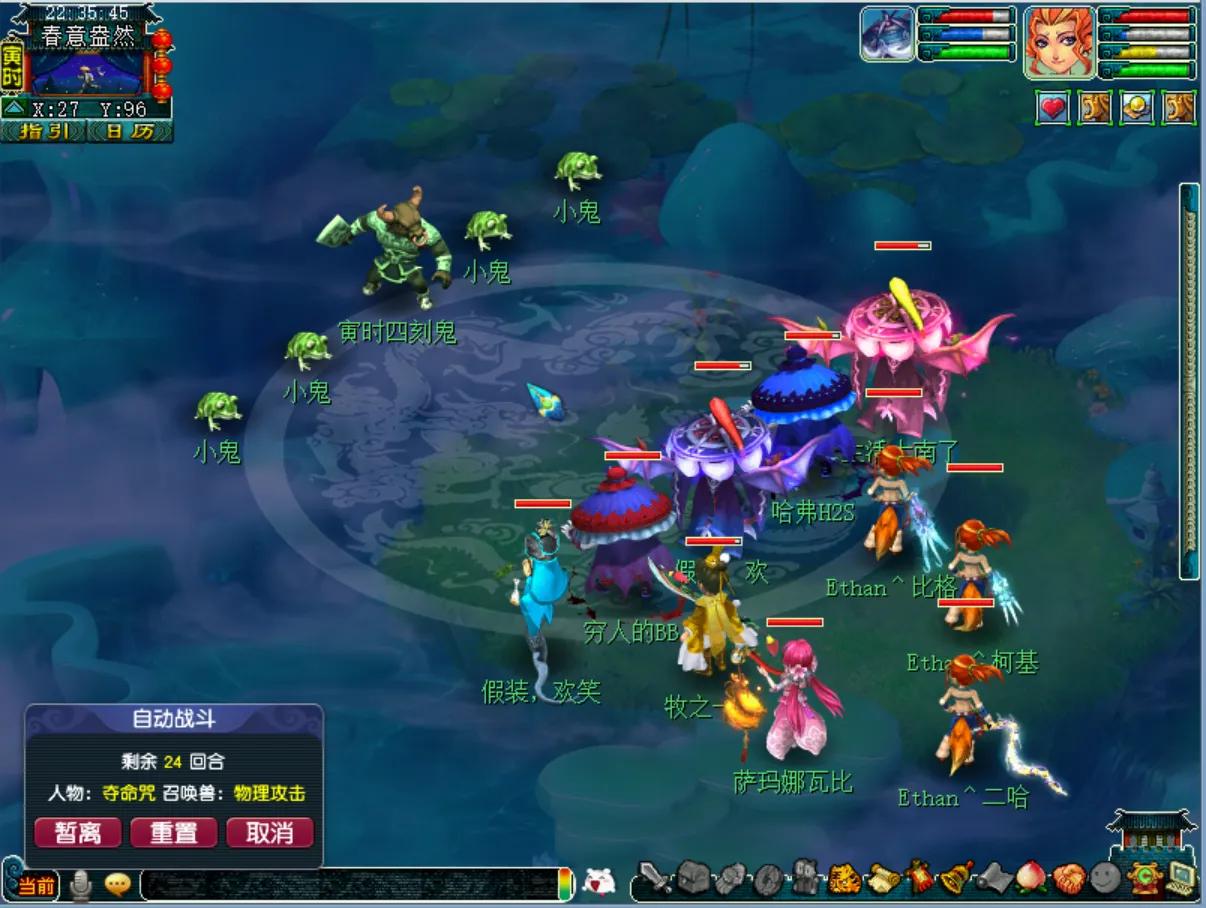
Task: Collapse the minimap with the triangle arrow
Action: (14, 108)
